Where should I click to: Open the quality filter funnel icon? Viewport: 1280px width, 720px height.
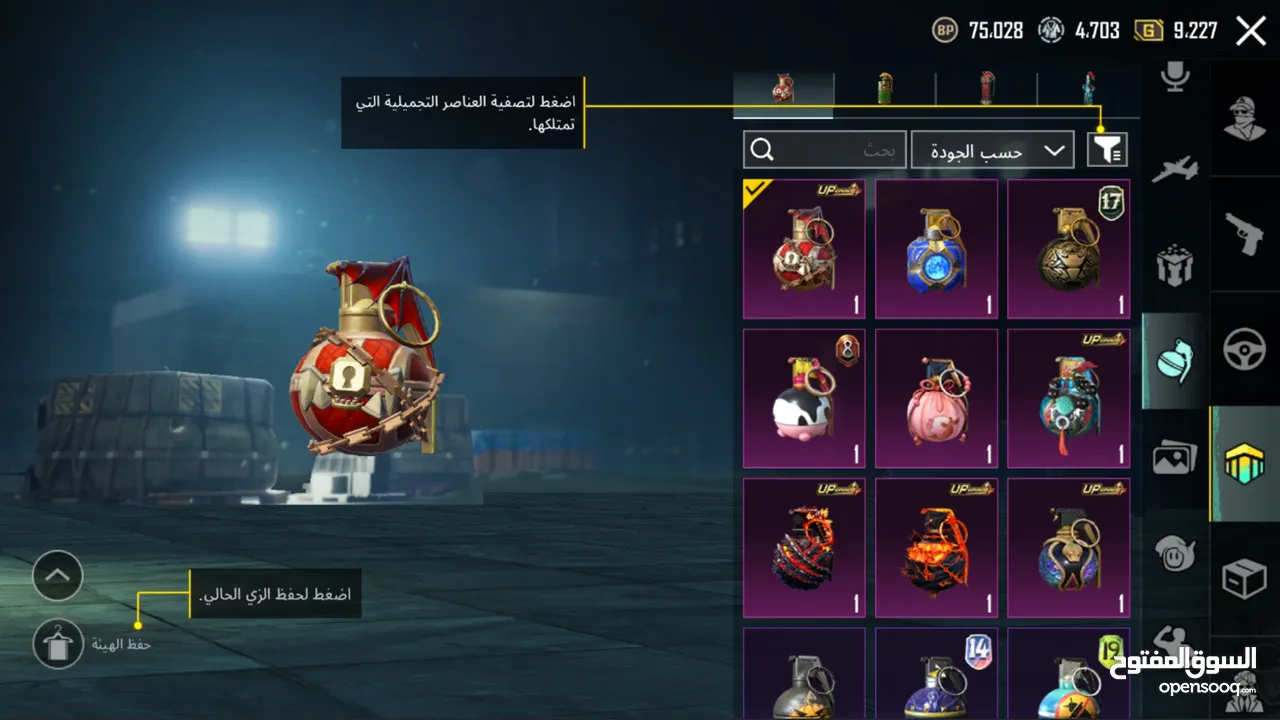point(1104,149)
